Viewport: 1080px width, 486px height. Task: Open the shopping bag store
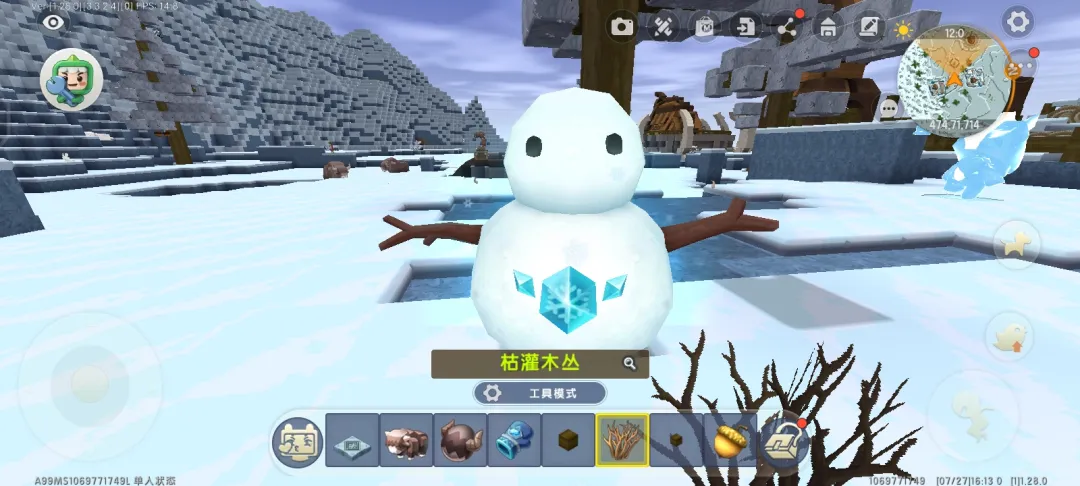tap(705, 26)
